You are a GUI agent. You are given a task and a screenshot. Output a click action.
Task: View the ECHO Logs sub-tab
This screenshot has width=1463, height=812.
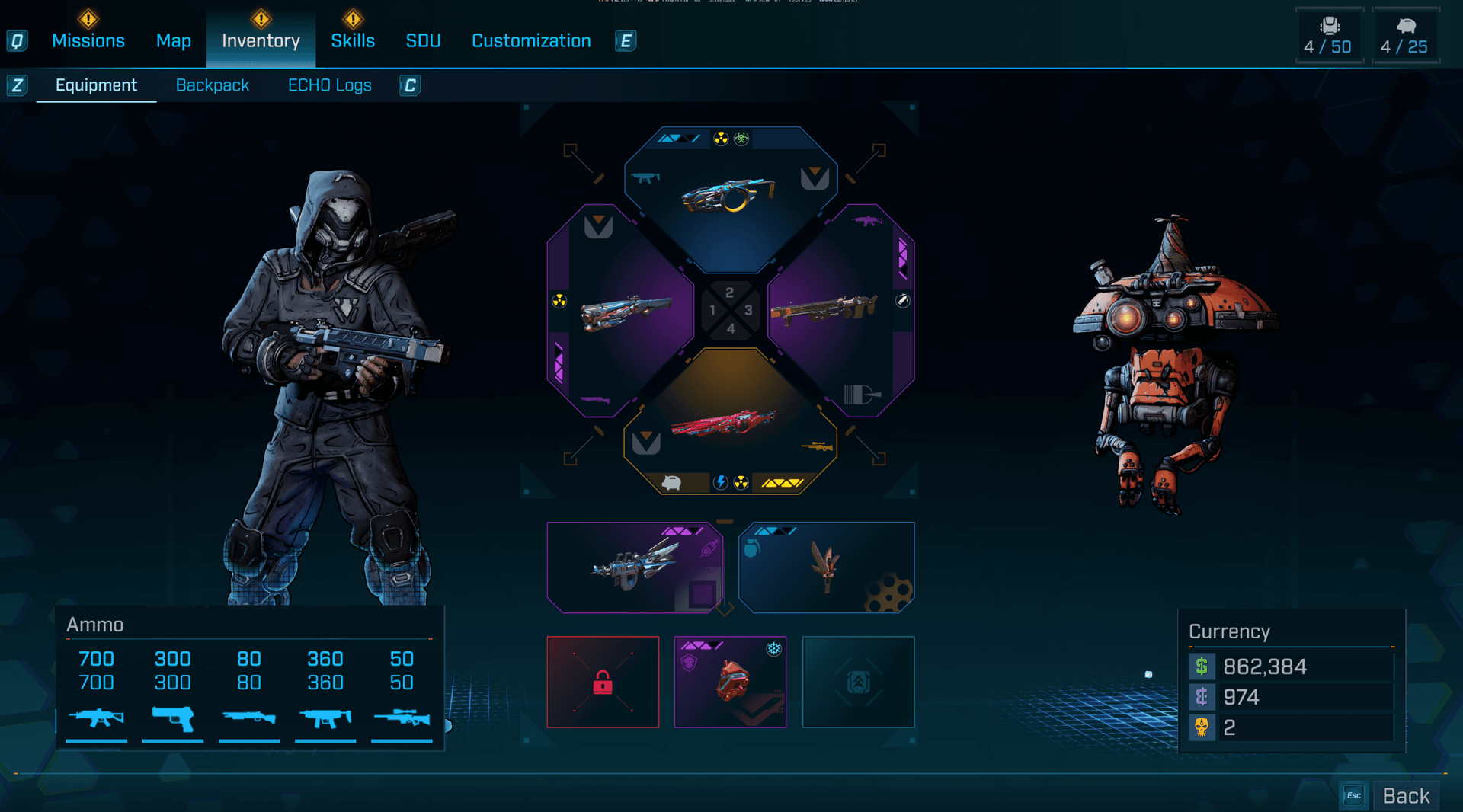[329, 85]
